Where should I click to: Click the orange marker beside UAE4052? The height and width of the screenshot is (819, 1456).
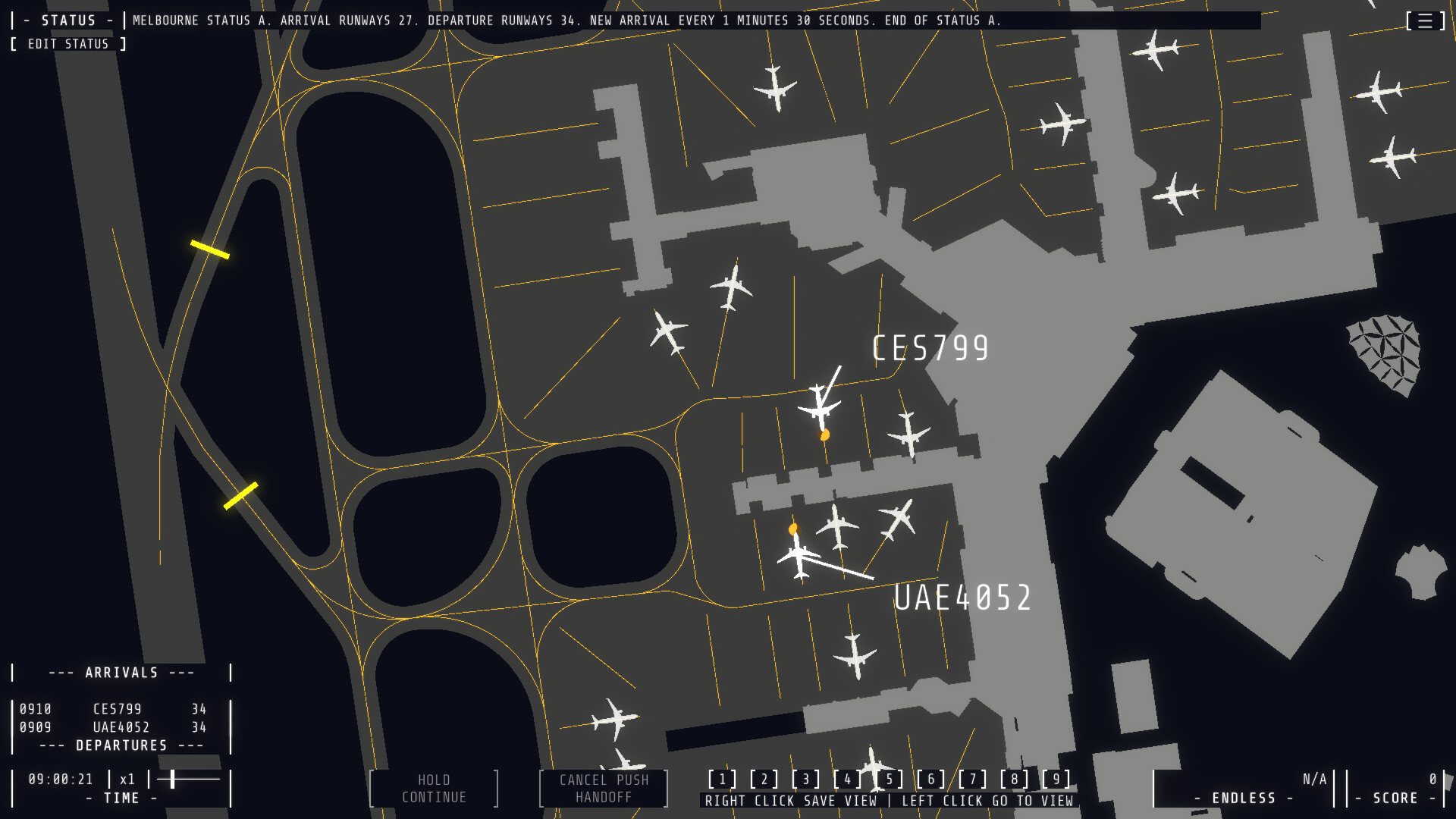click(793, 529)
